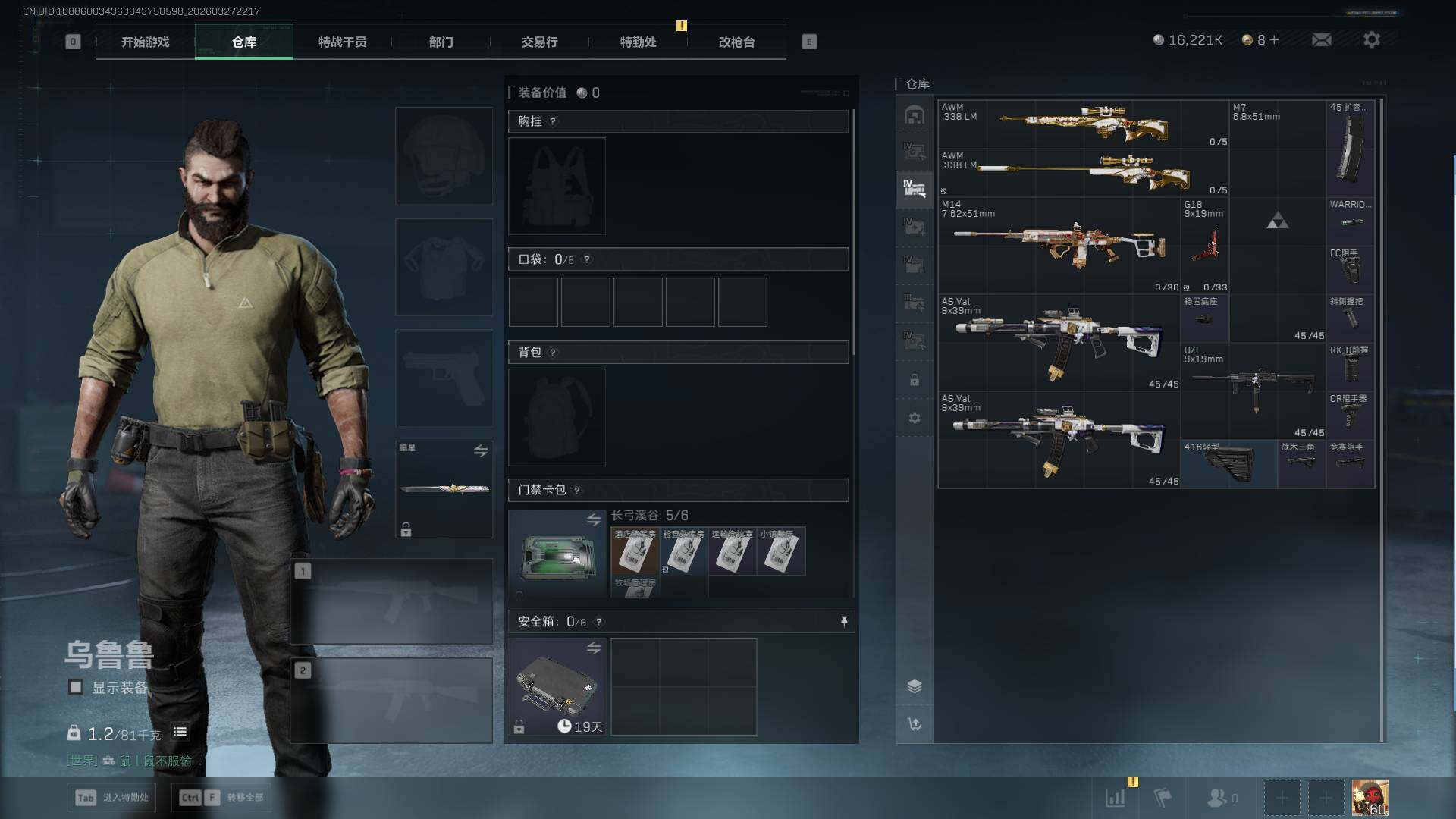Screen dimensions: 1456x819
Task: Choose the M7 6.8x51mm stash slot
Action: (x=1277, y=147)
